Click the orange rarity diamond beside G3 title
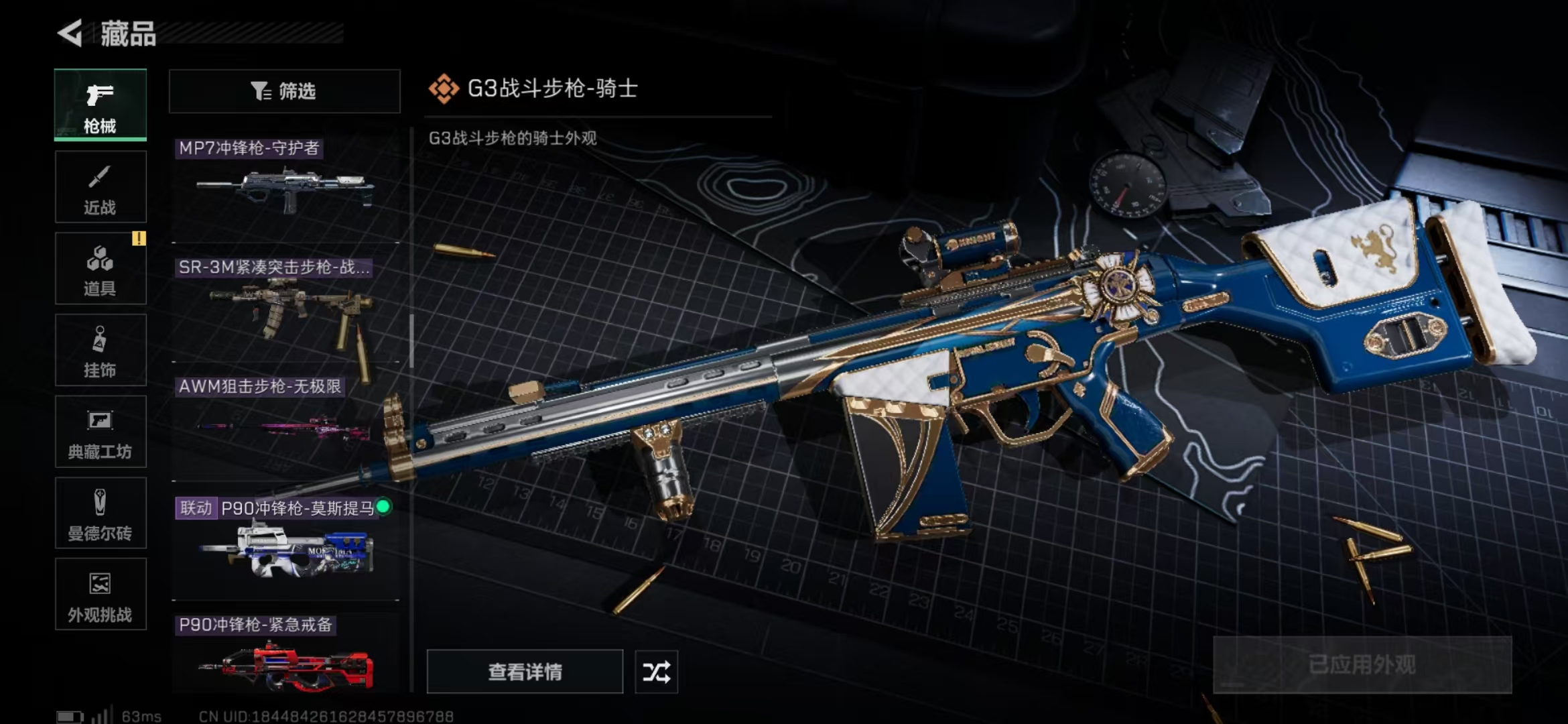 tap(444, 88)
